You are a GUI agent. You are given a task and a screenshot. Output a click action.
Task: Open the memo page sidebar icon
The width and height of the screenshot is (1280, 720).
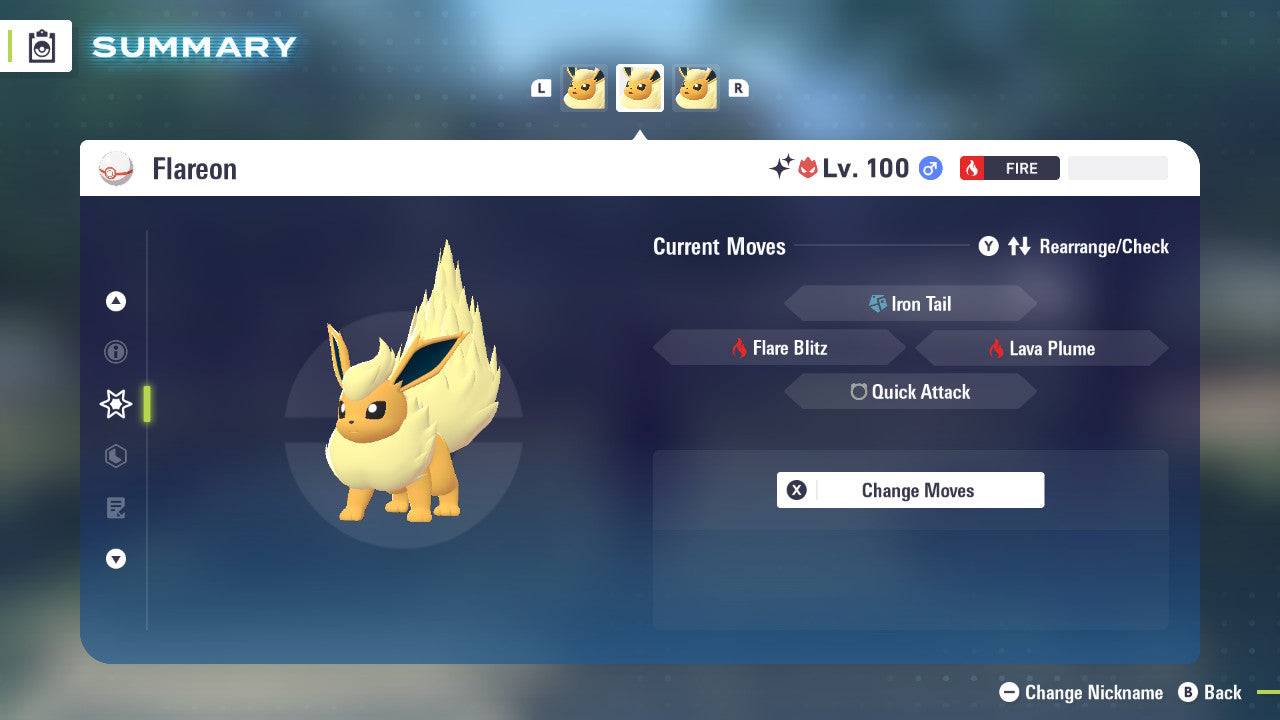(115, 508)
